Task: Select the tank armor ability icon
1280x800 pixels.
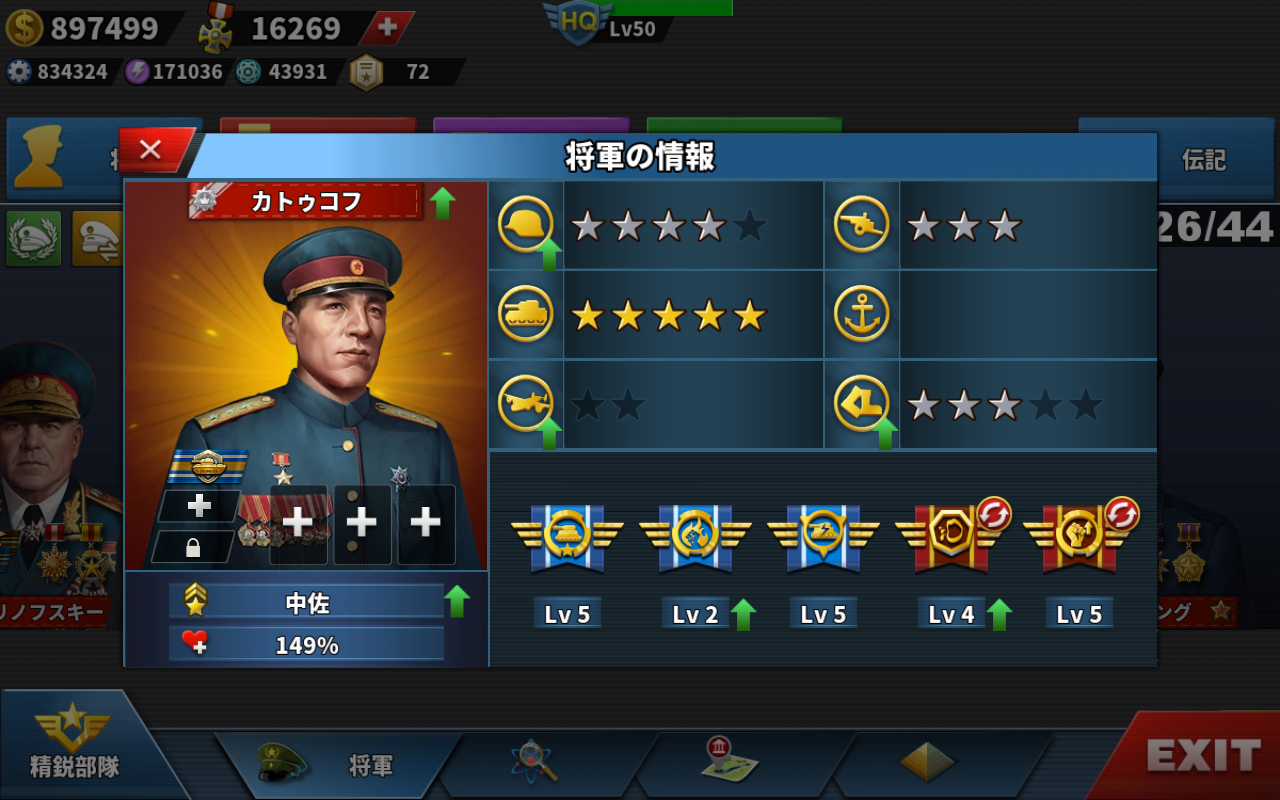Action: click(525, 315)
